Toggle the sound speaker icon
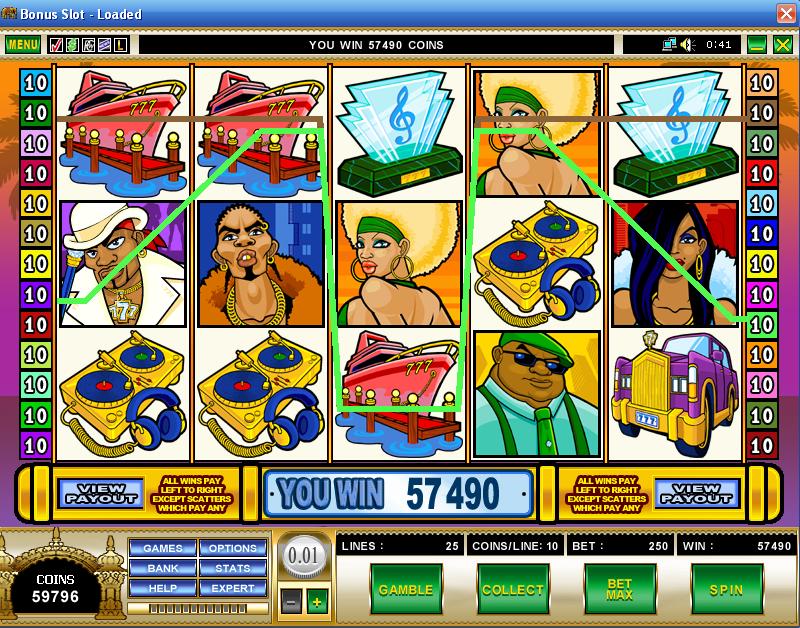Image resolution: width=800 pixels, height=628 pixels. click(688, 45)
